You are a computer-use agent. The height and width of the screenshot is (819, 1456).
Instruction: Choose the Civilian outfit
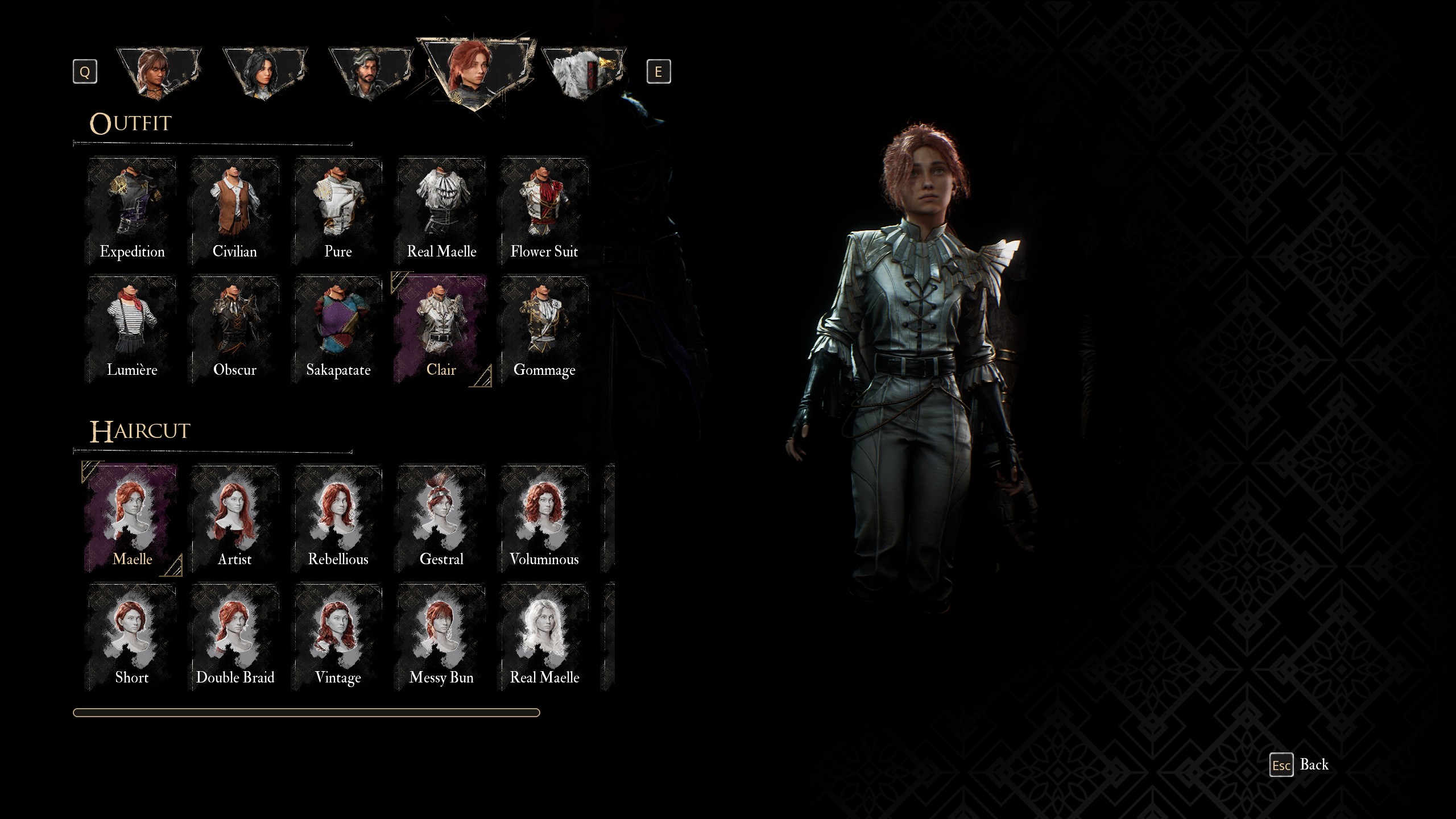pyautogui.click(x=235, y=212)
